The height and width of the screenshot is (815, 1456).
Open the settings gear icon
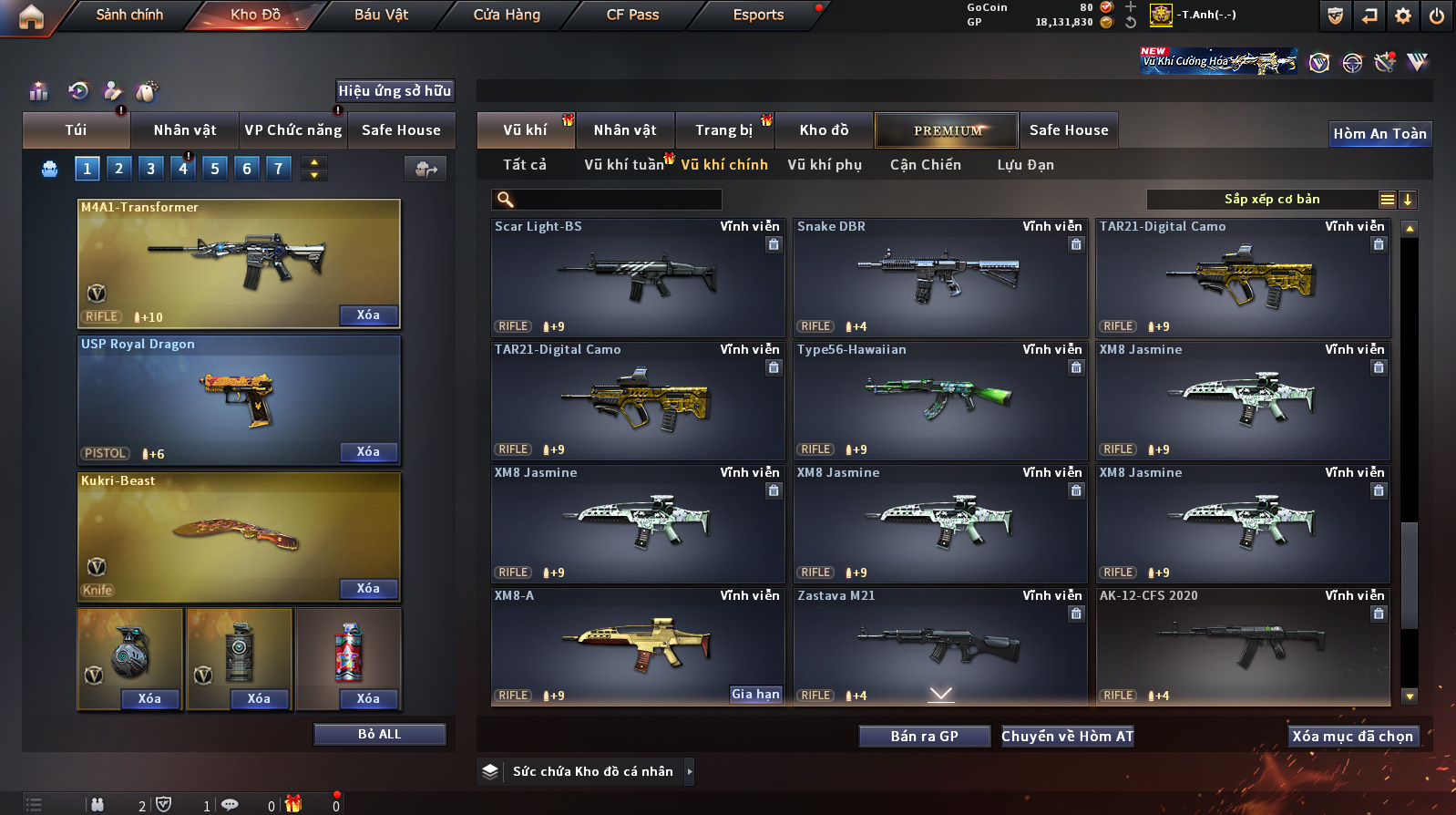pyautogui.click(x=1403, y=15)
